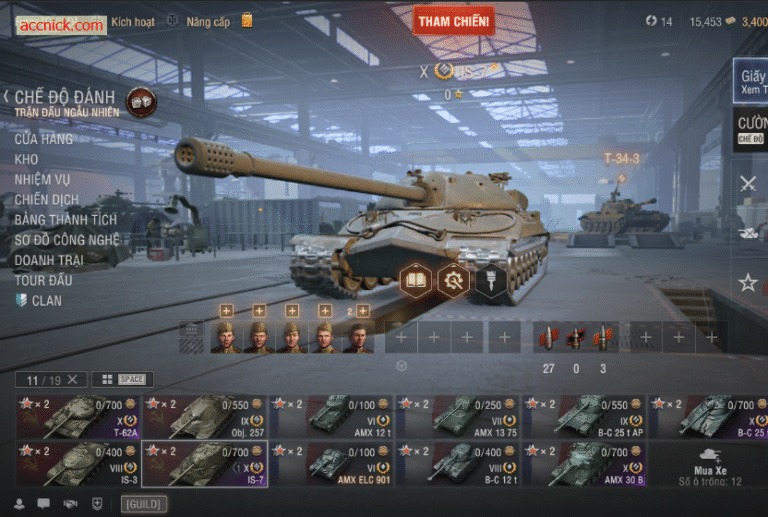768x517 pixels.
Task: Open the Nâng cấp upgrade option
Action: coord(208,22)
